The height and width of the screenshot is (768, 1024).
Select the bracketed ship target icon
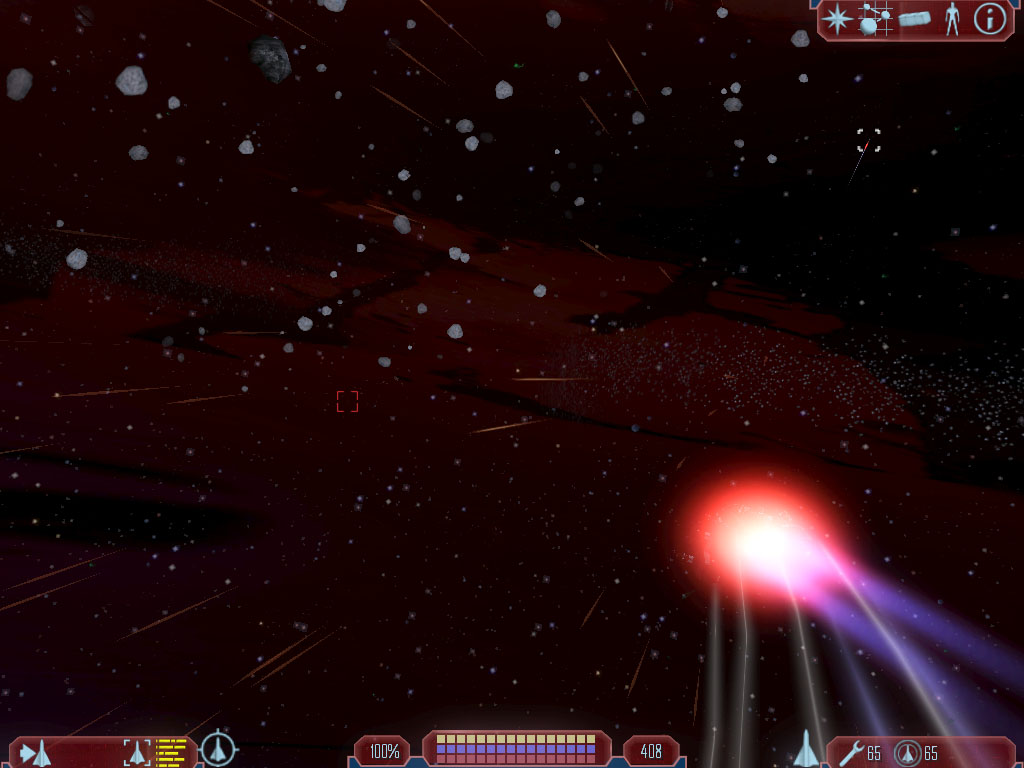tap(137, 752)
